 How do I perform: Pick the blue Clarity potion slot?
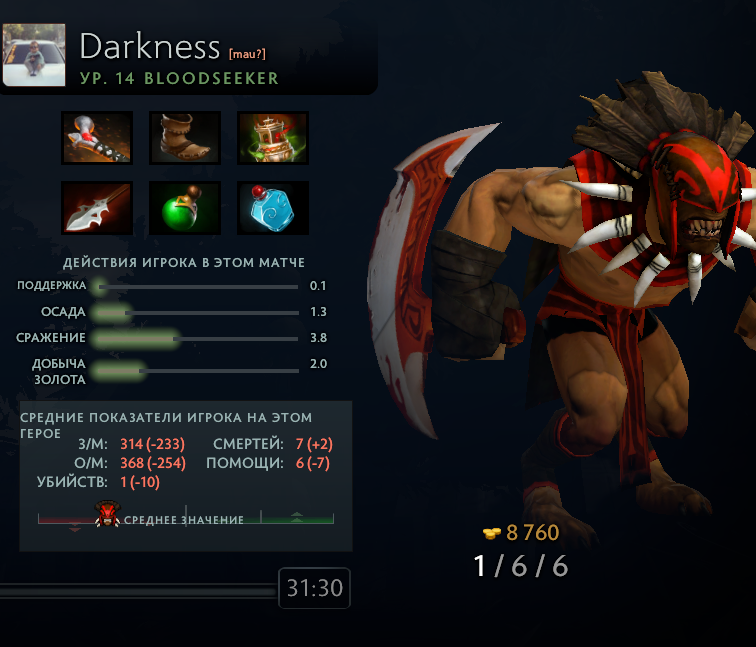(x=273, y=208)
